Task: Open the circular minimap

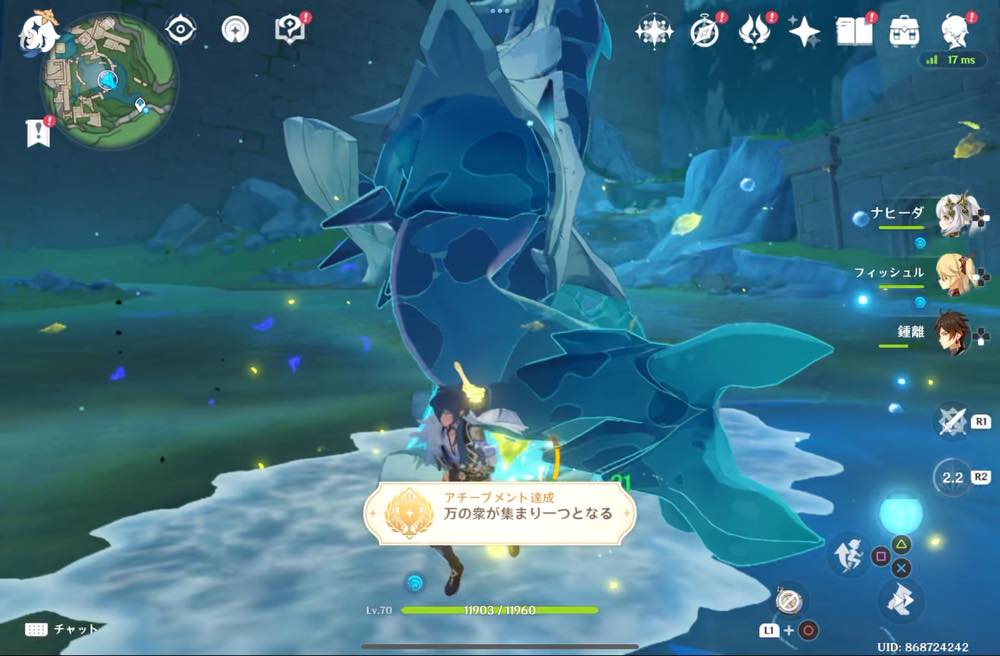Action: (x=109, y=80)
